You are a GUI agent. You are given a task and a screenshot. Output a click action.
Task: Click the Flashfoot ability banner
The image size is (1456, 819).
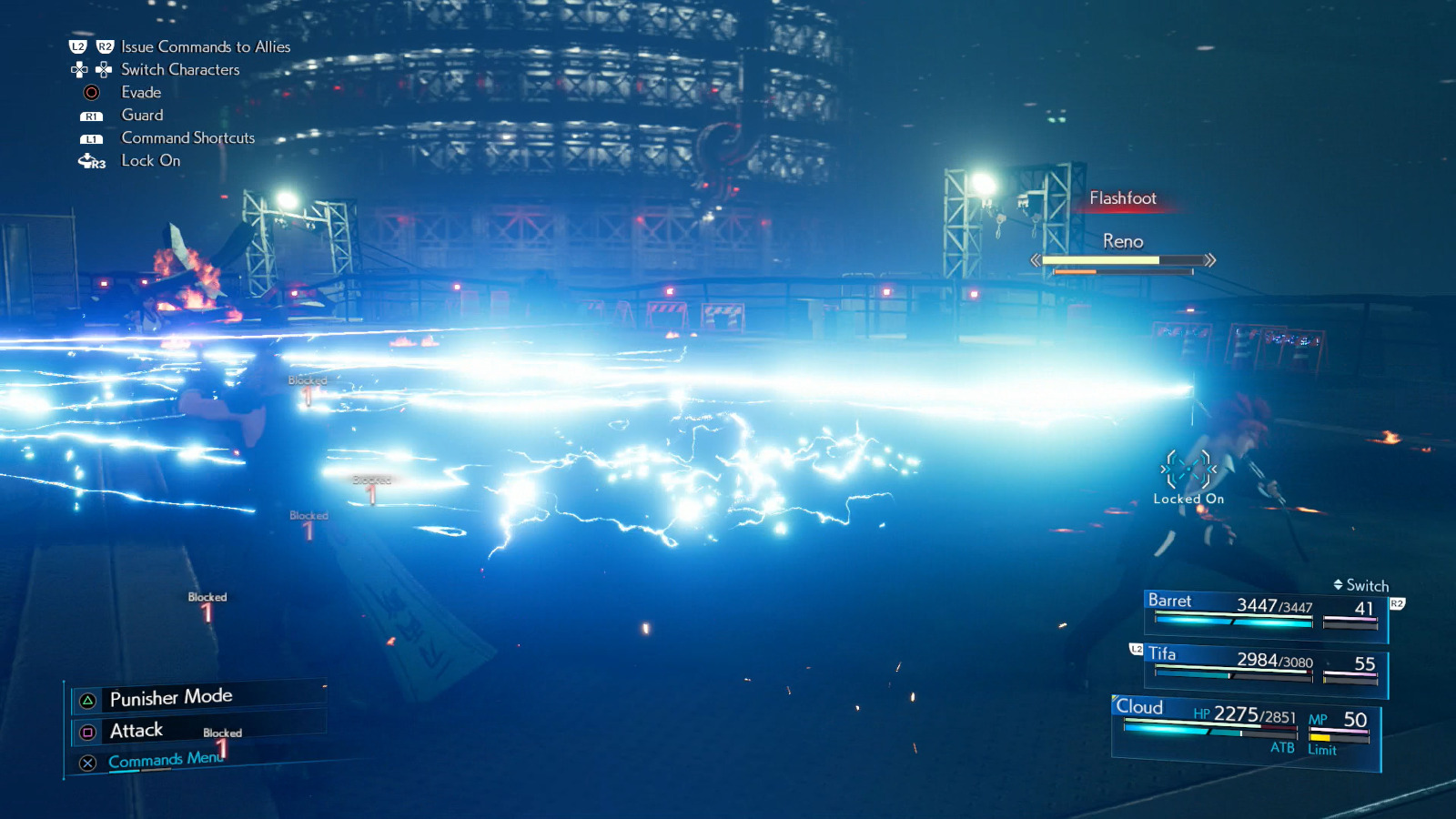click(x=1123, y=197)
